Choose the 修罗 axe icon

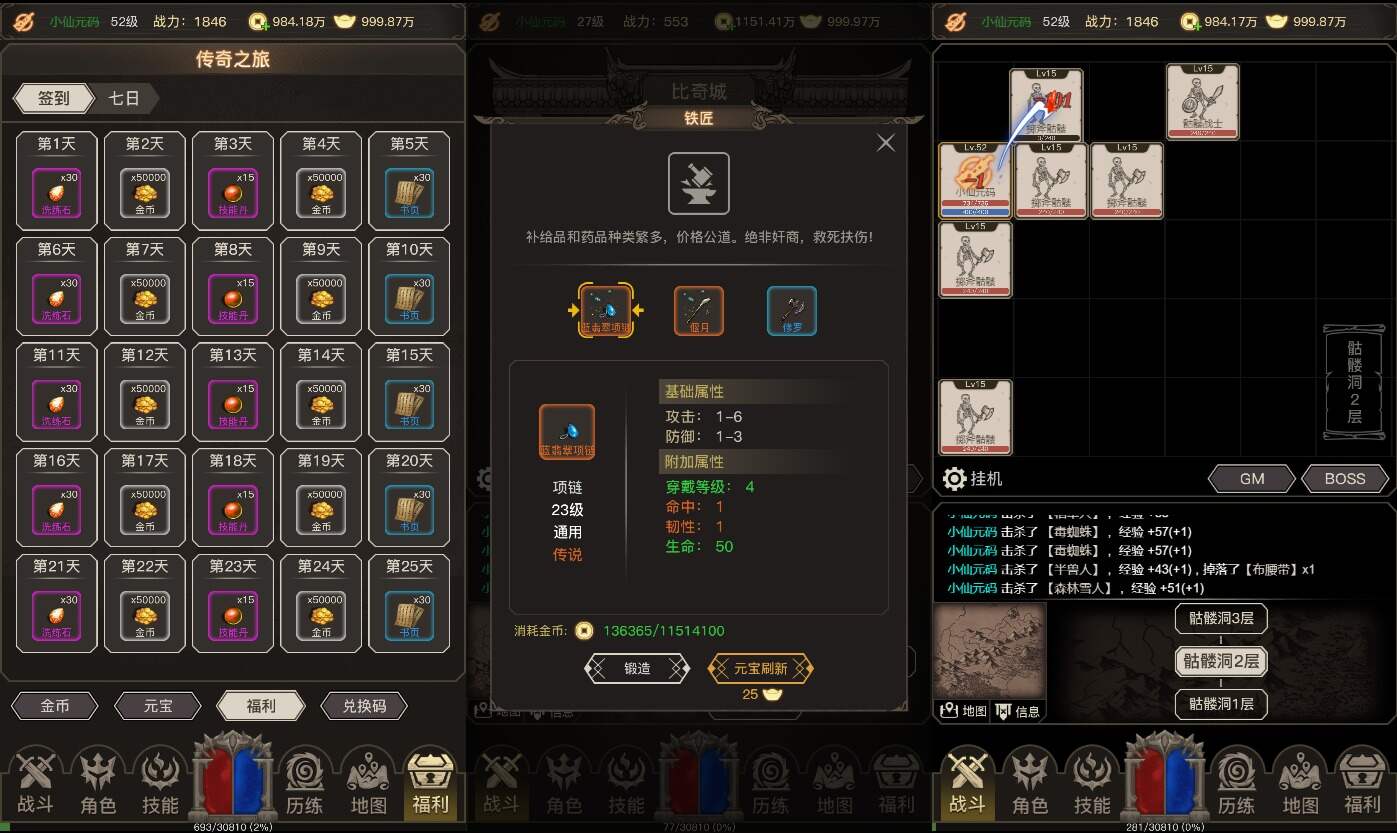pos(792,311)
